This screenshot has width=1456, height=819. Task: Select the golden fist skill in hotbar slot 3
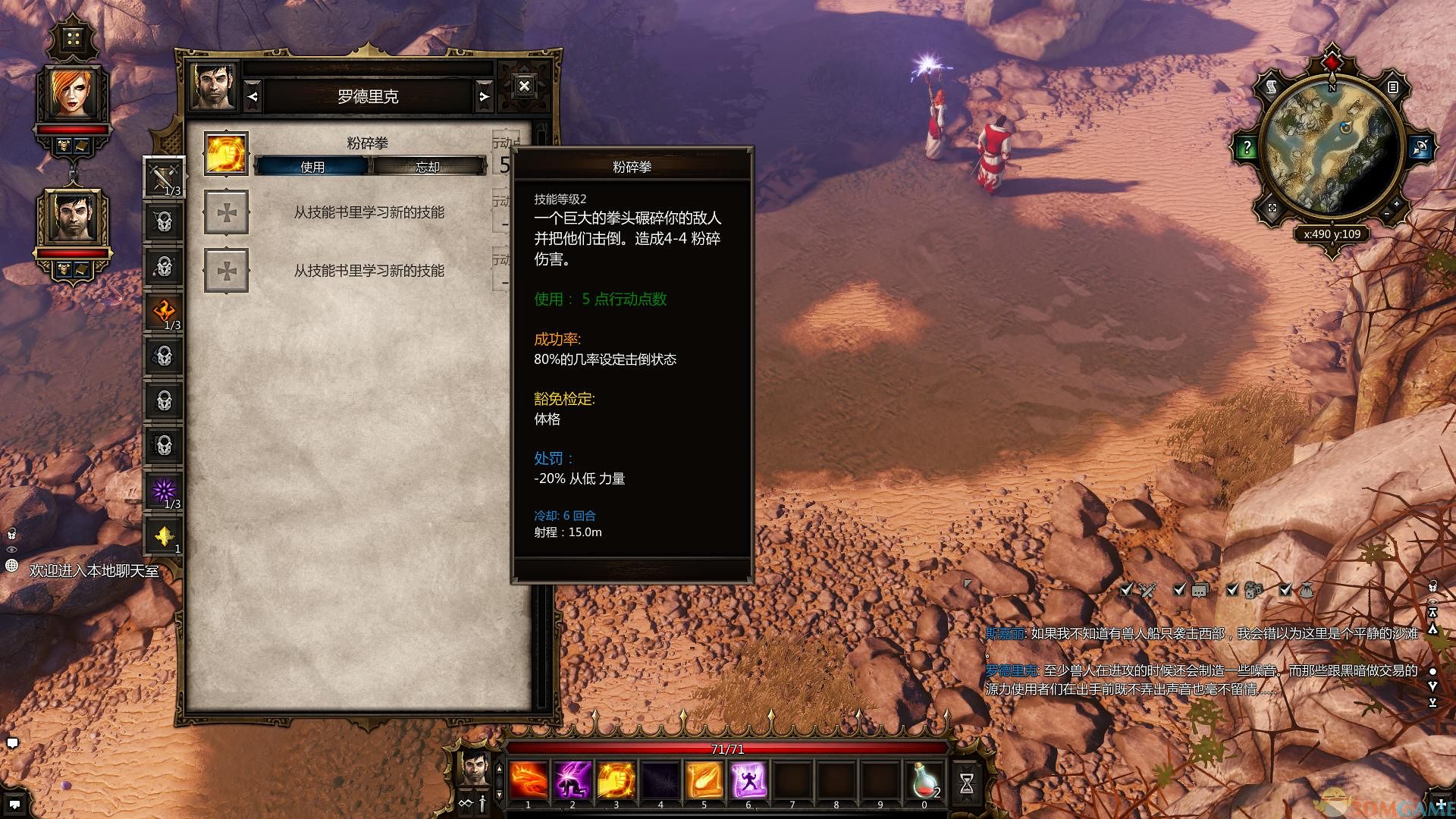pos(617,780)
